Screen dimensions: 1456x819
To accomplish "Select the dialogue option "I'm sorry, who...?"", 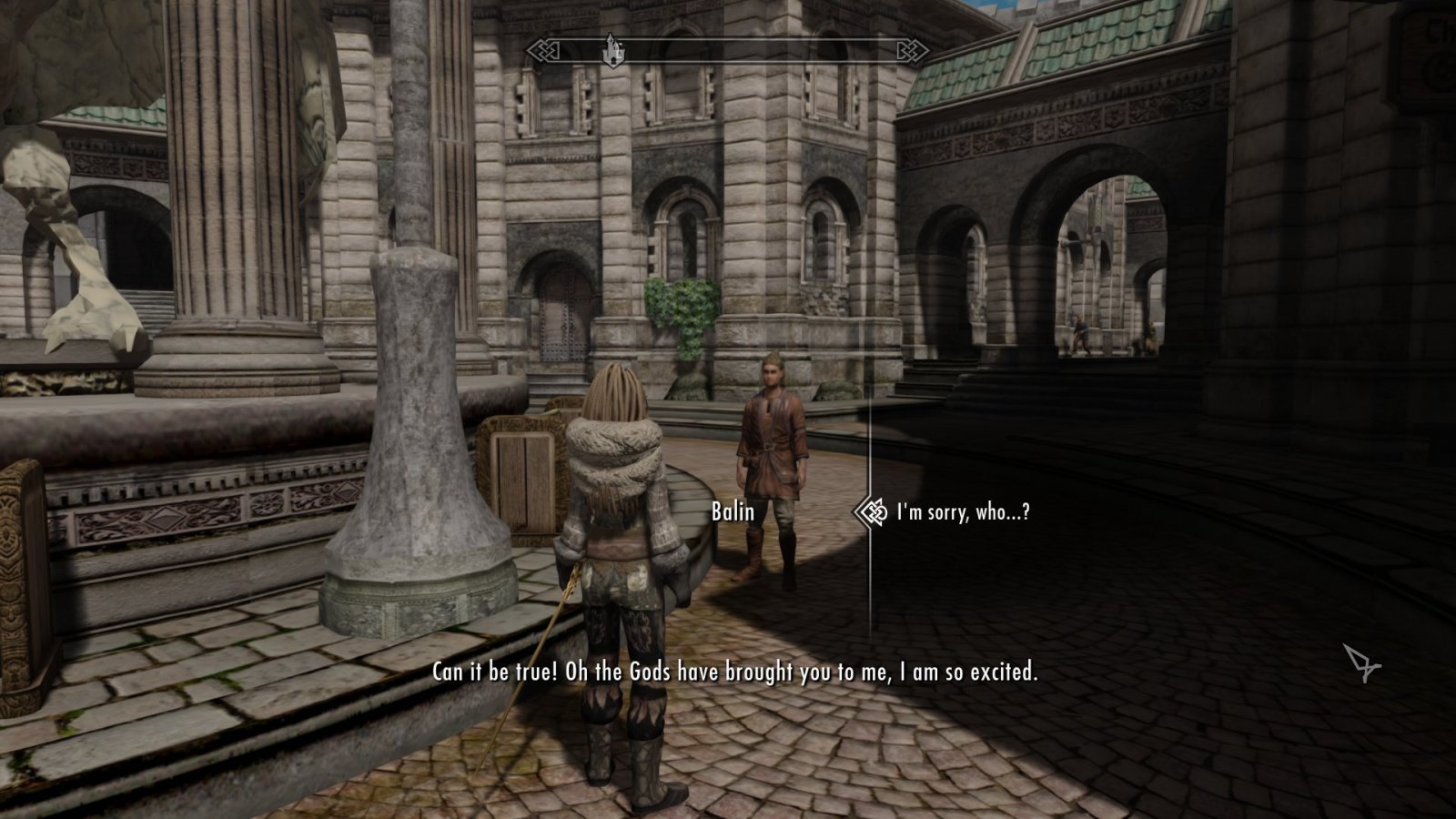I will (x=963, y=512).
